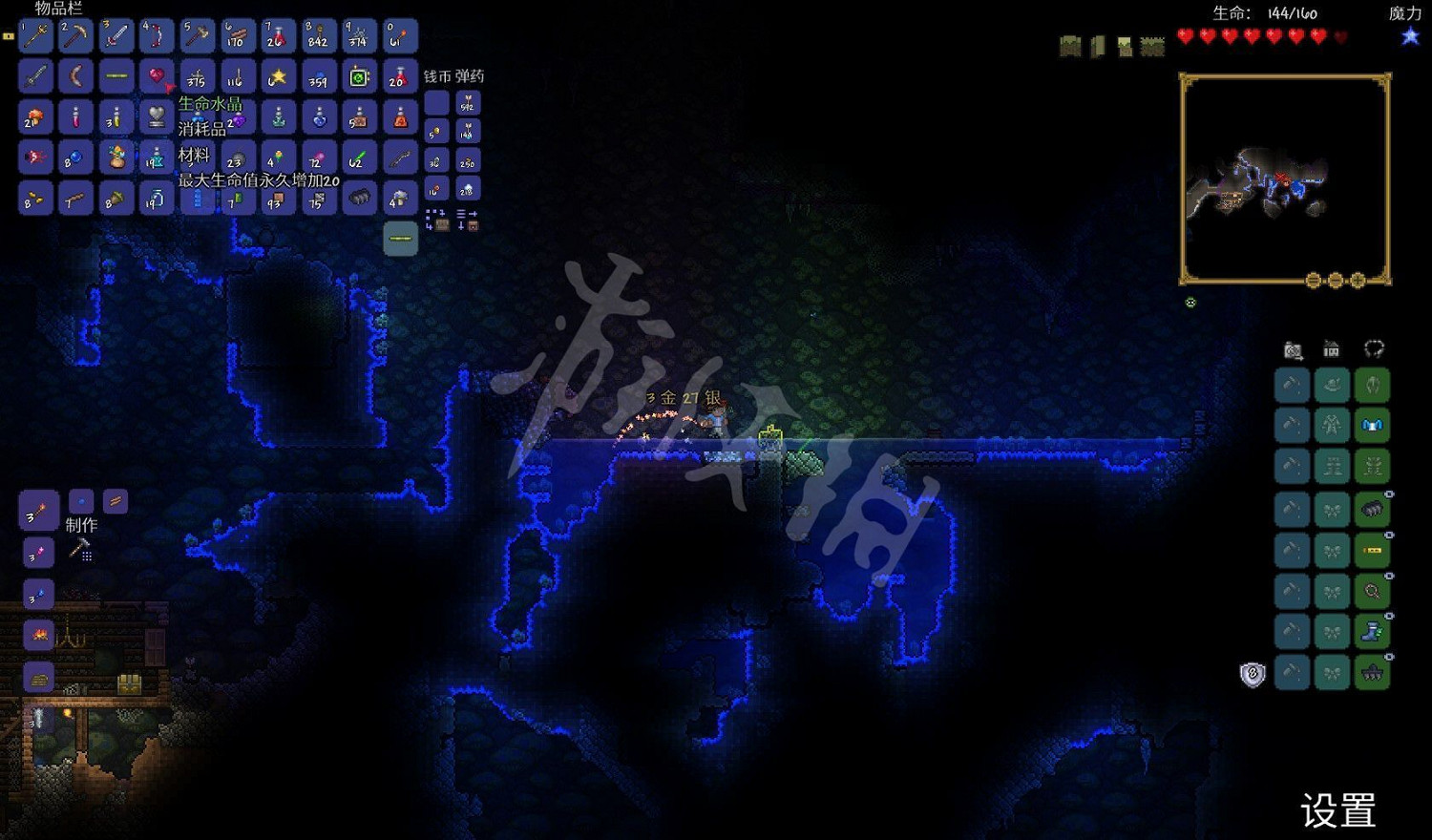Select the axe in hotbar slot 5
This screenshot has height=840, width=1432.
tap(197, 36)
